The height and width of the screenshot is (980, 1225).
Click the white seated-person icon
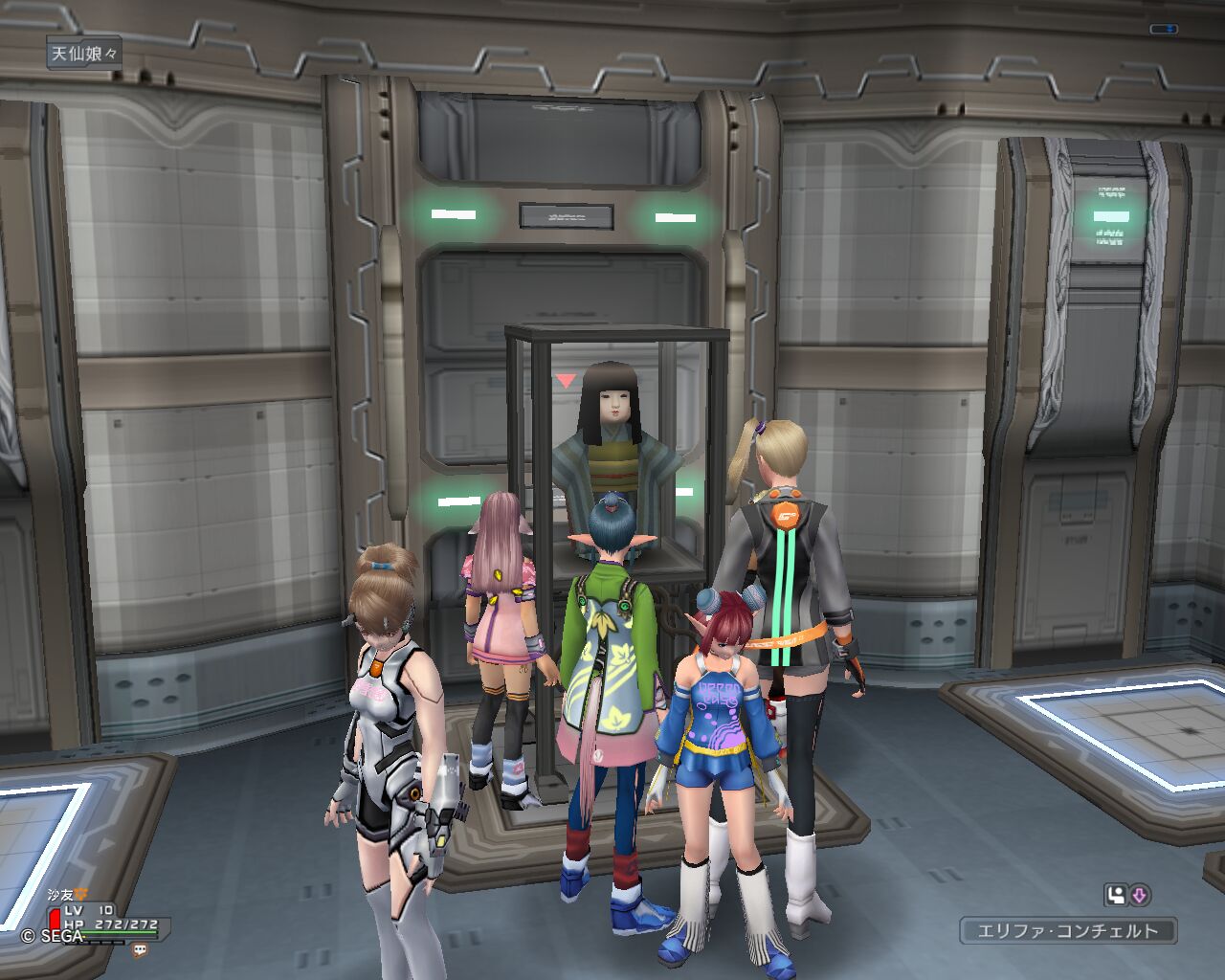pyautogui.click(x=1115, y=896)
